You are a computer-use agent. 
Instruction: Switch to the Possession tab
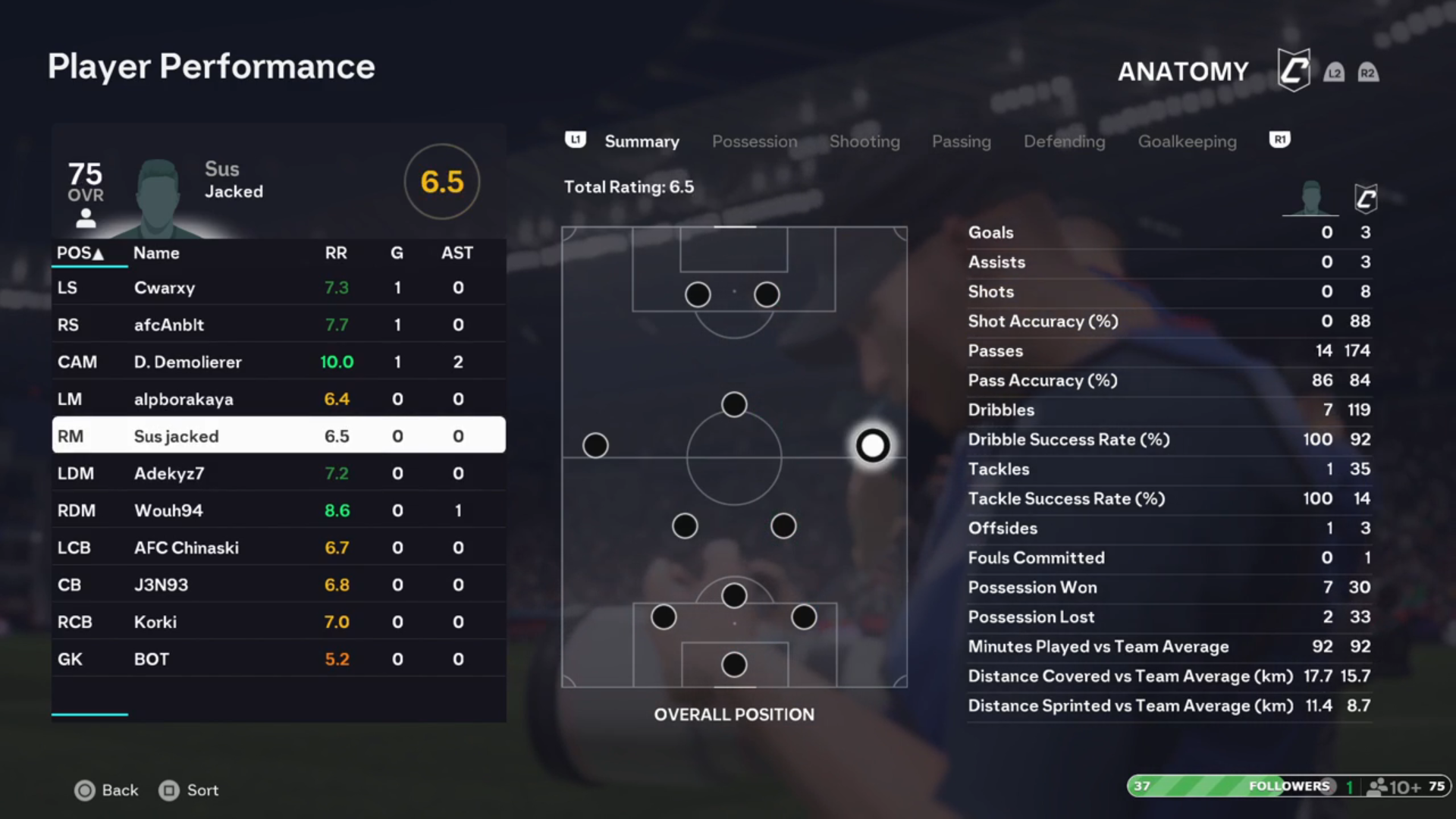[754, 142]
